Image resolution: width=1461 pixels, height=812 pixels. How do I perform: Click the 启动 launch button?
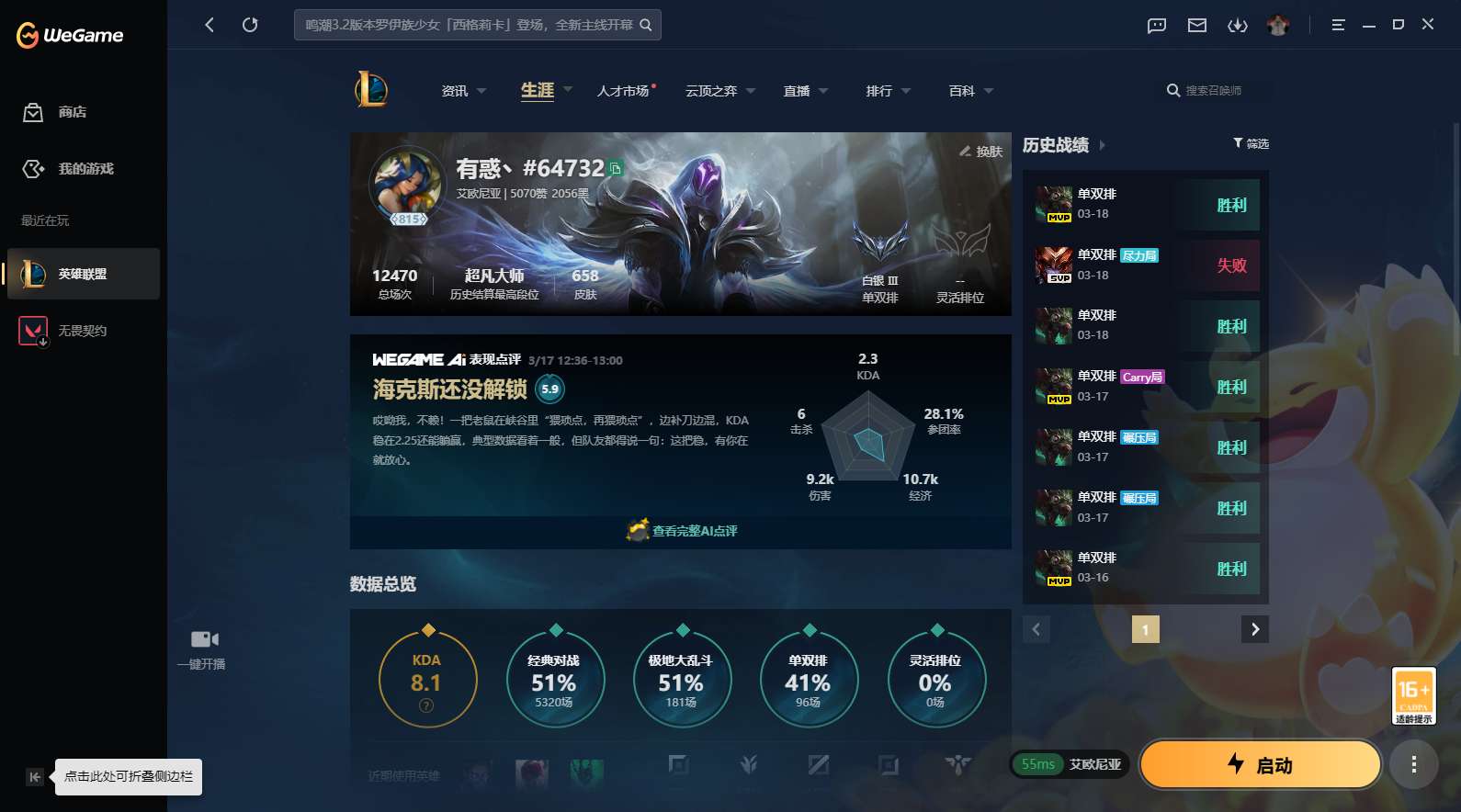click(1260, 763)
